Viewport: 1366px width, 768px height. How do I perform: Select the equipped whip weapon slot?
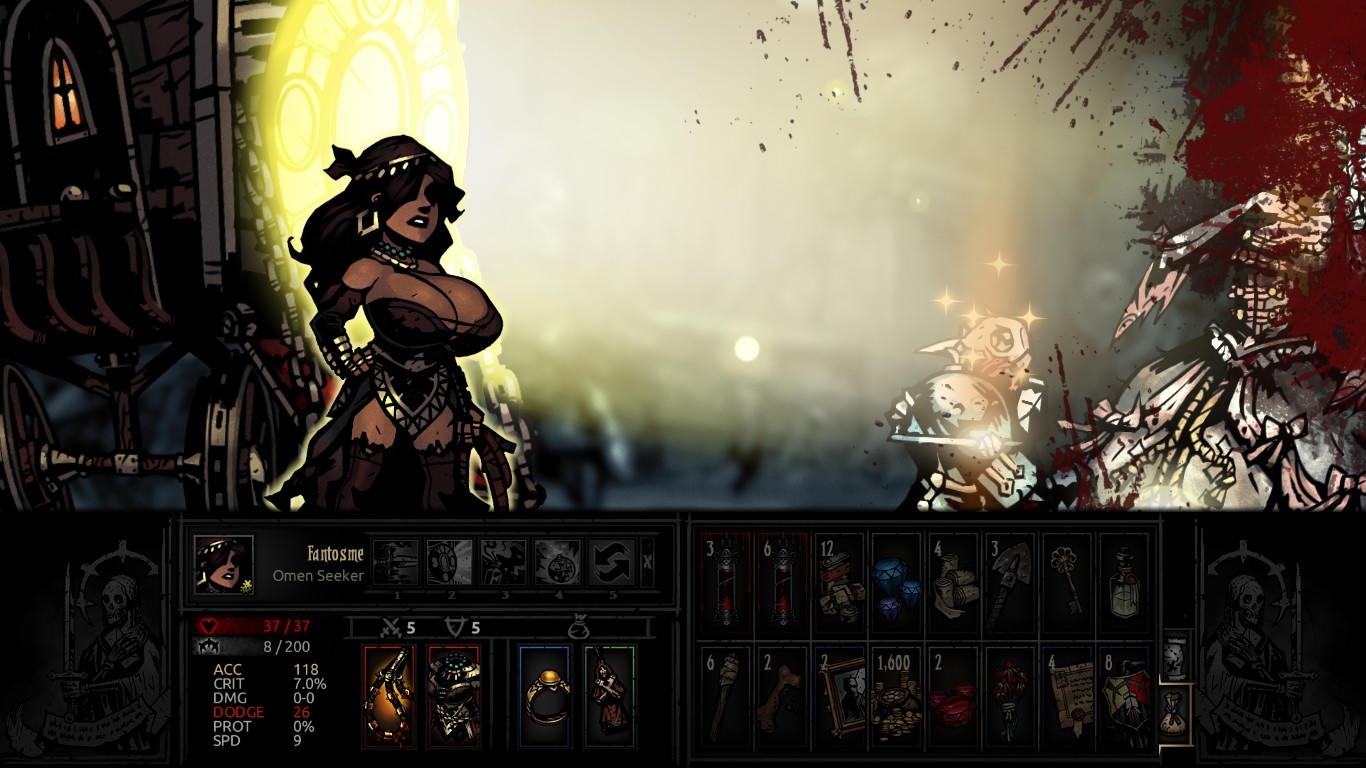[x=389, y=697]
